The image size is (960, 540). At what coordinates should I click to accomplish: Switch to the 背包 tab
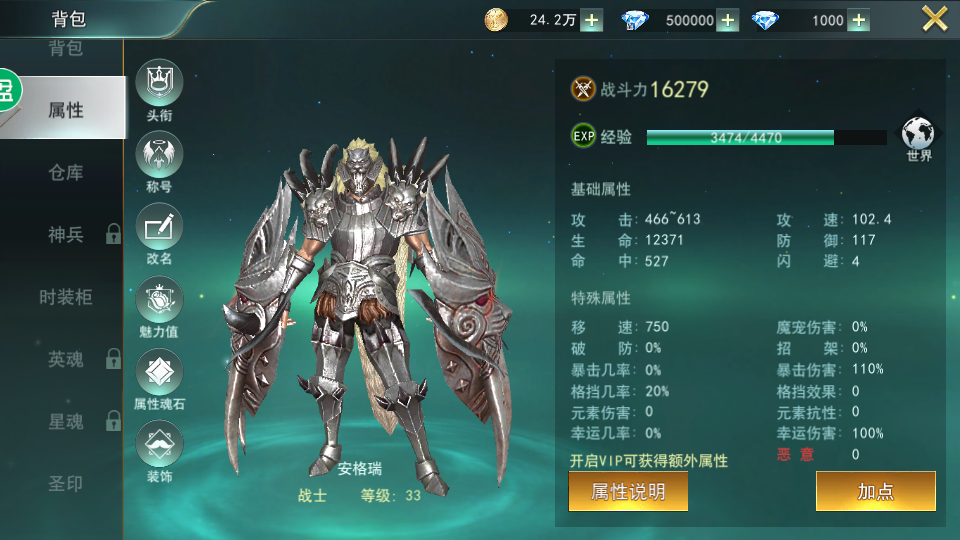coord(65,48)
